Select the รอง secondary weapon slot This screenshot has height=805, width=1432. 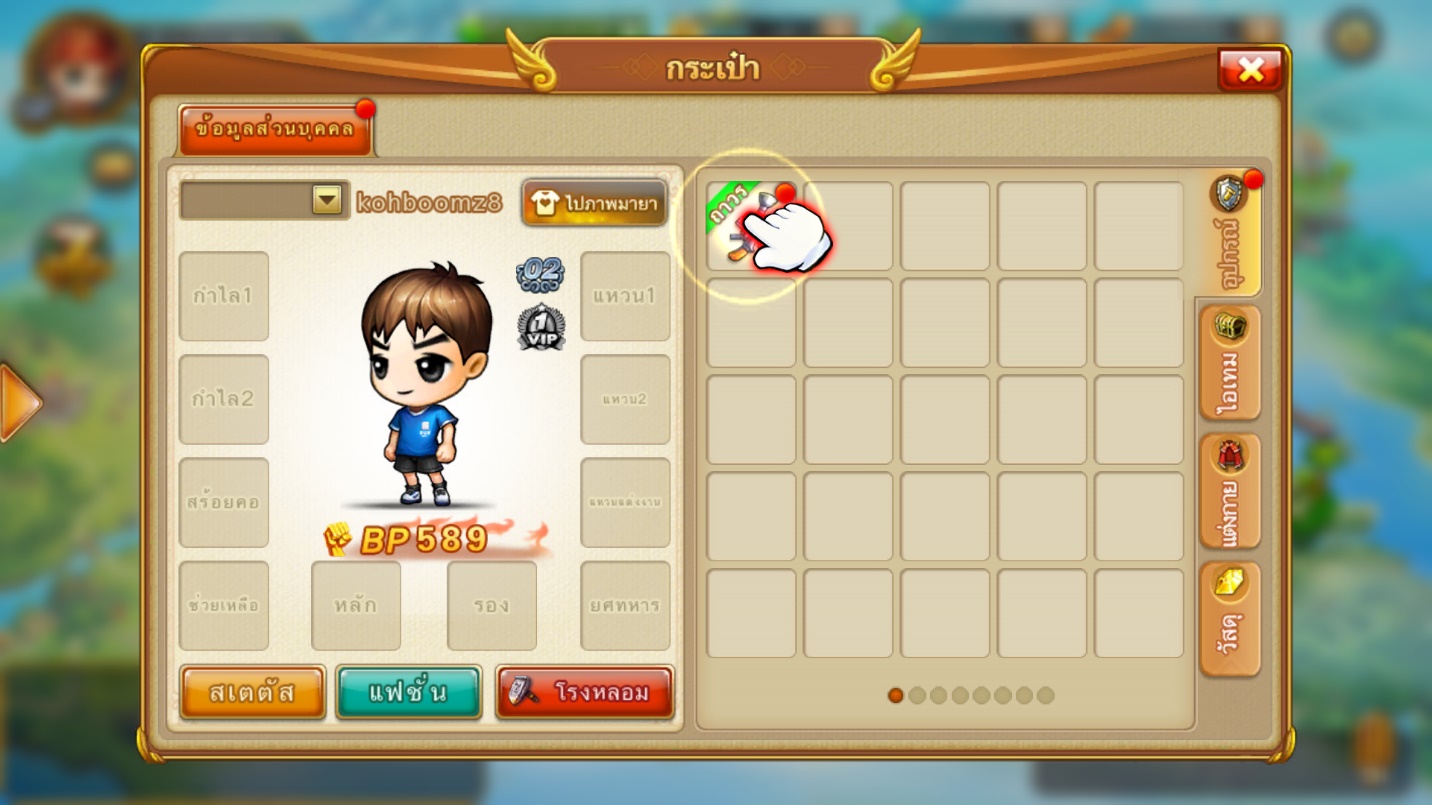pos(491,605)
